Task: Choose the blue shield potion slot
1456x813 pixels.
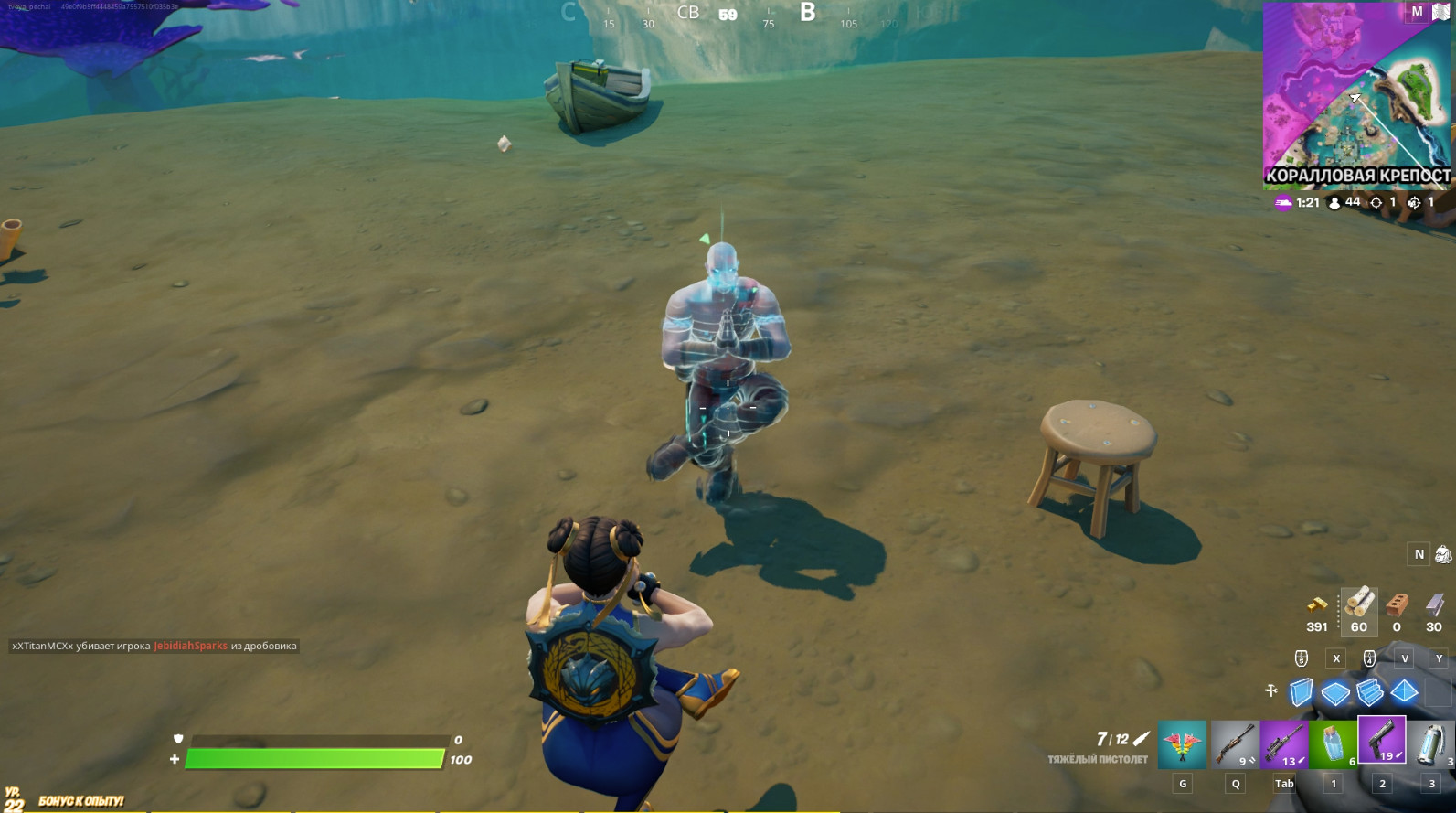Action: point(1333,743)
